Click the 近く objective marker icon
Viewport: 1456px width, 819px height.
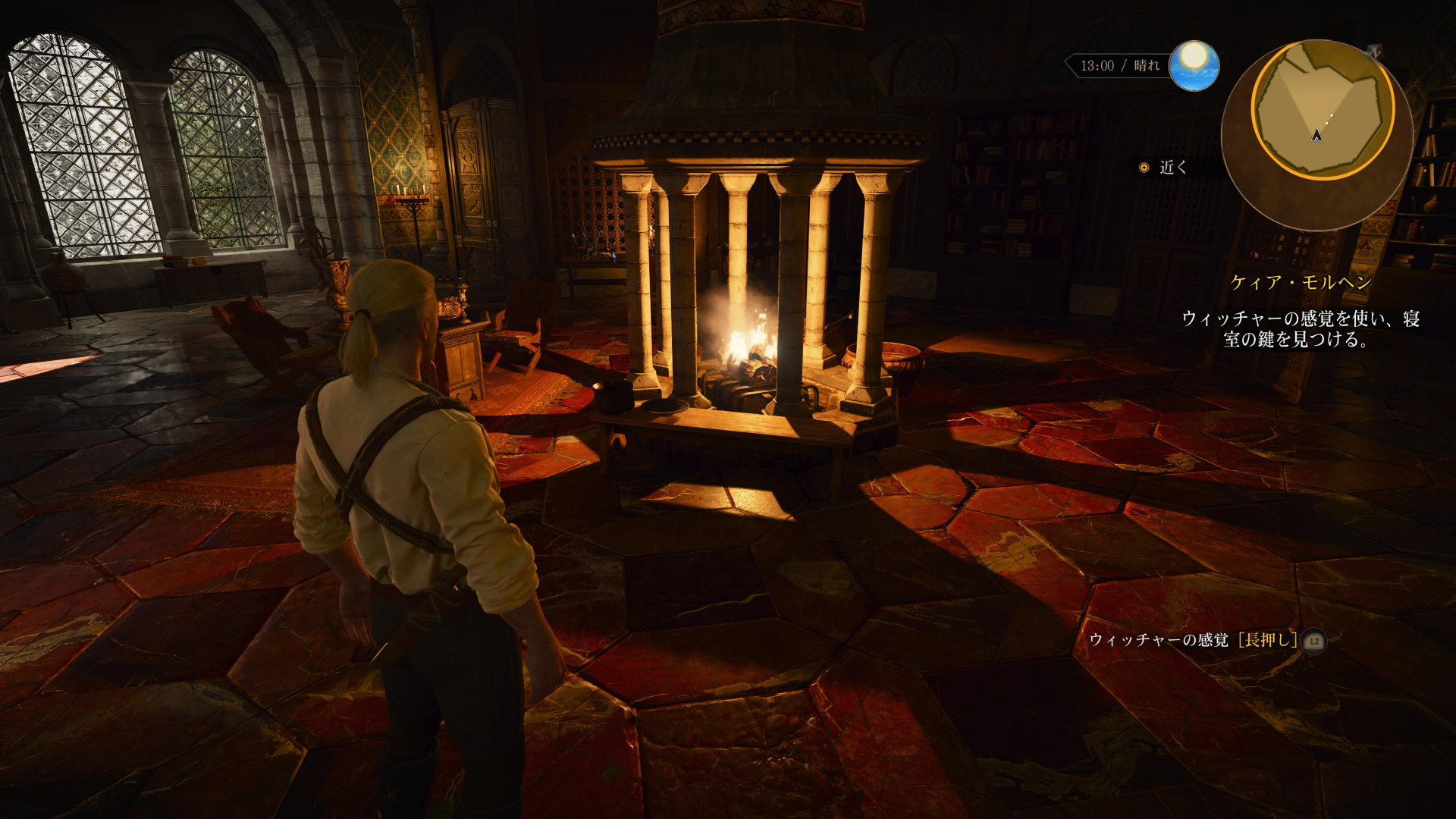tap(1144, 168)
